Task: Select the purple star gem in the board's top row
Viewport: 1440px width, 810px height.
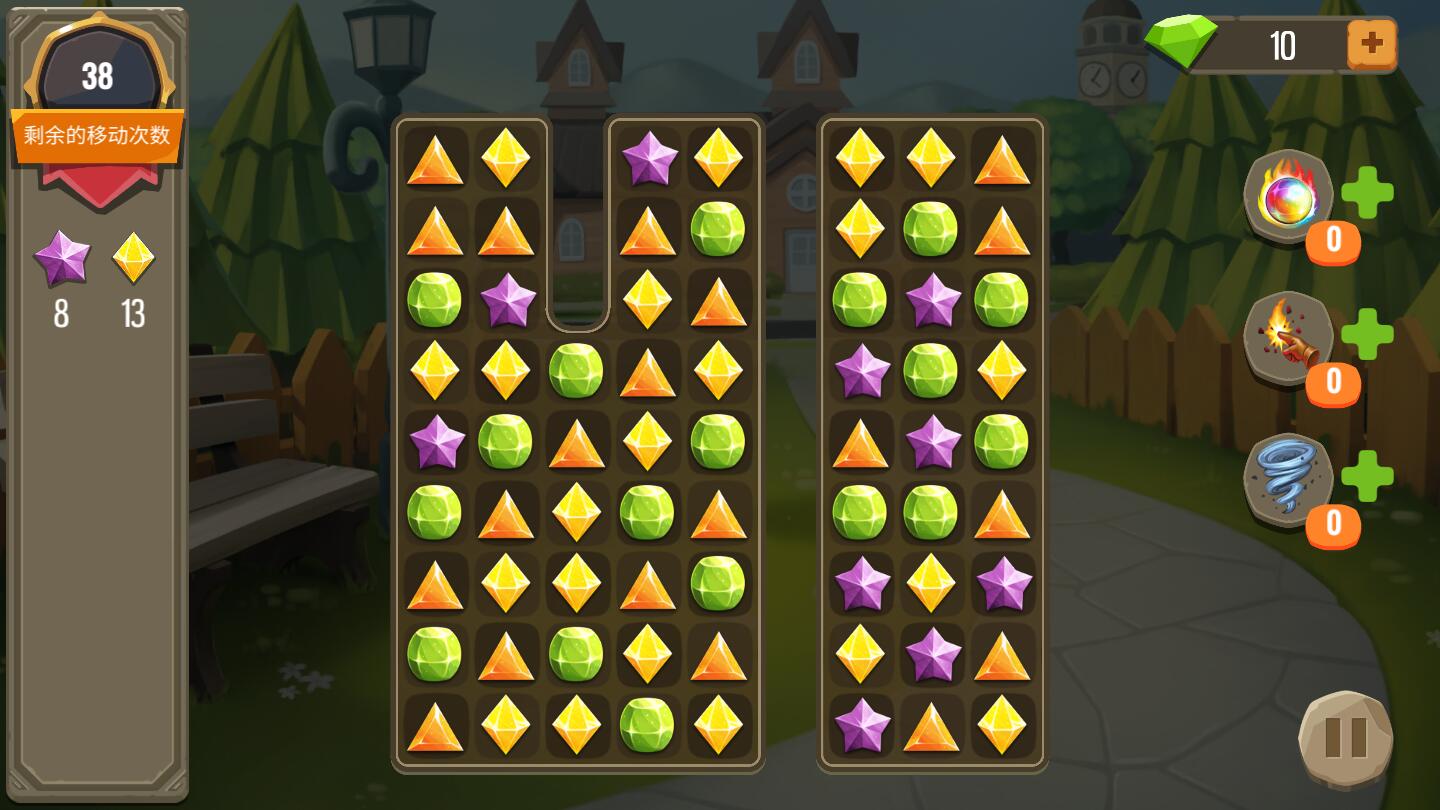Action: point(648,157)
